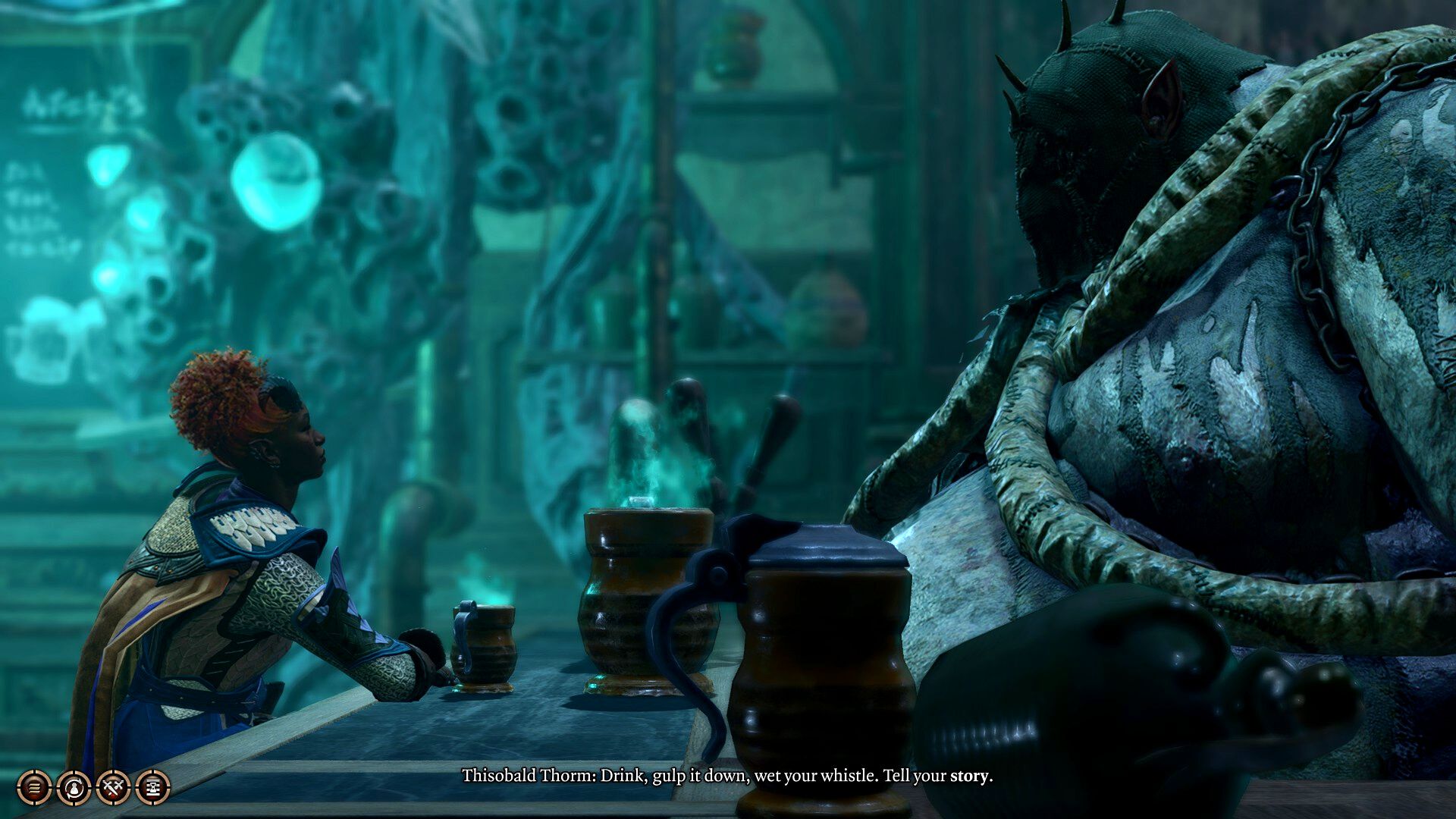Open the hourglass dialogue history icon
The height and width of the screenshot is (819, 1456).
point(152,788)
